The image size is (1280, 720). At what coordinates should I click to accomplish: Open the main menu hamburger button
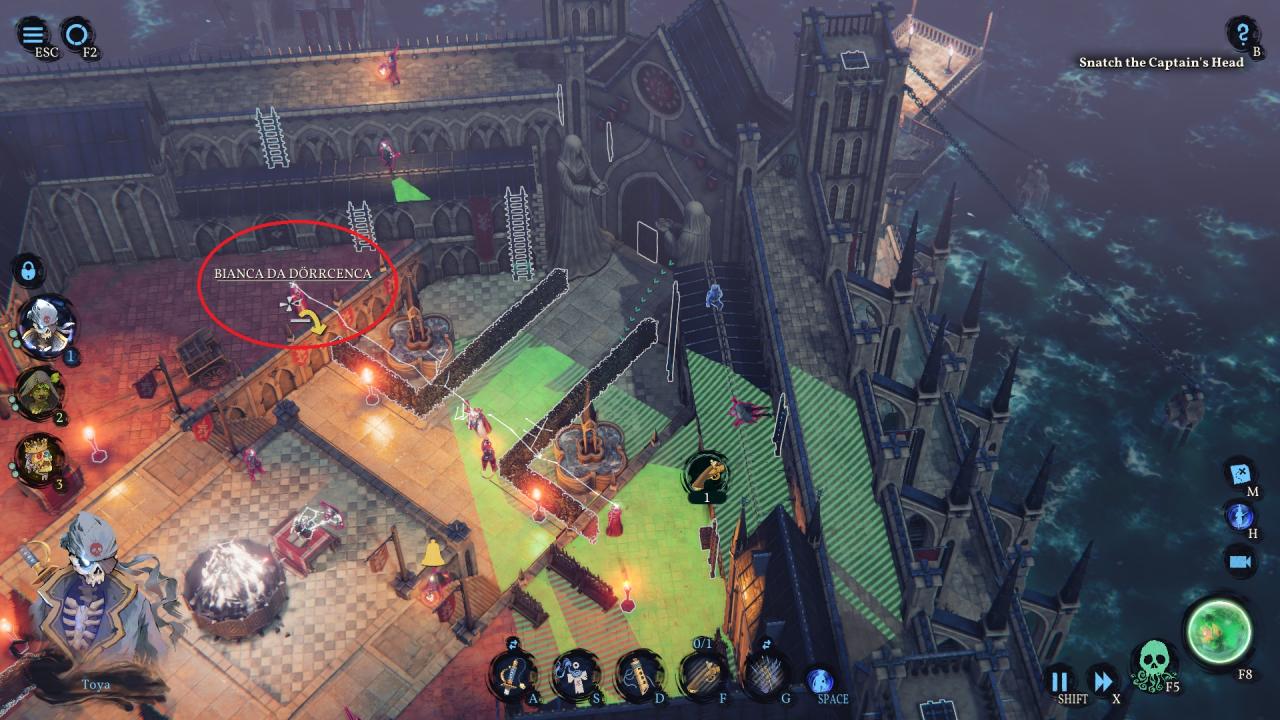(x=33, y=33)
